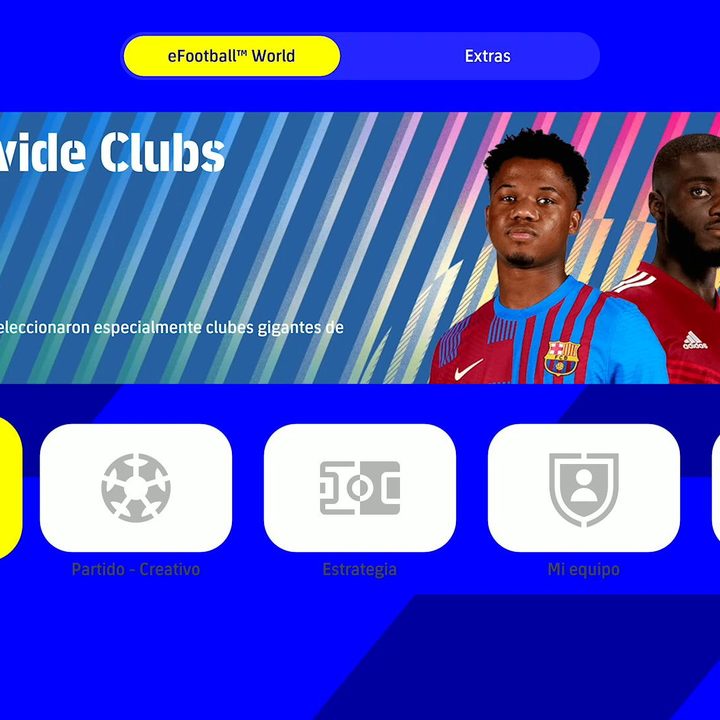This screenshot has width=720, height=720.
Task: Switch to the eFootball World tab
Action: (231, 56)
